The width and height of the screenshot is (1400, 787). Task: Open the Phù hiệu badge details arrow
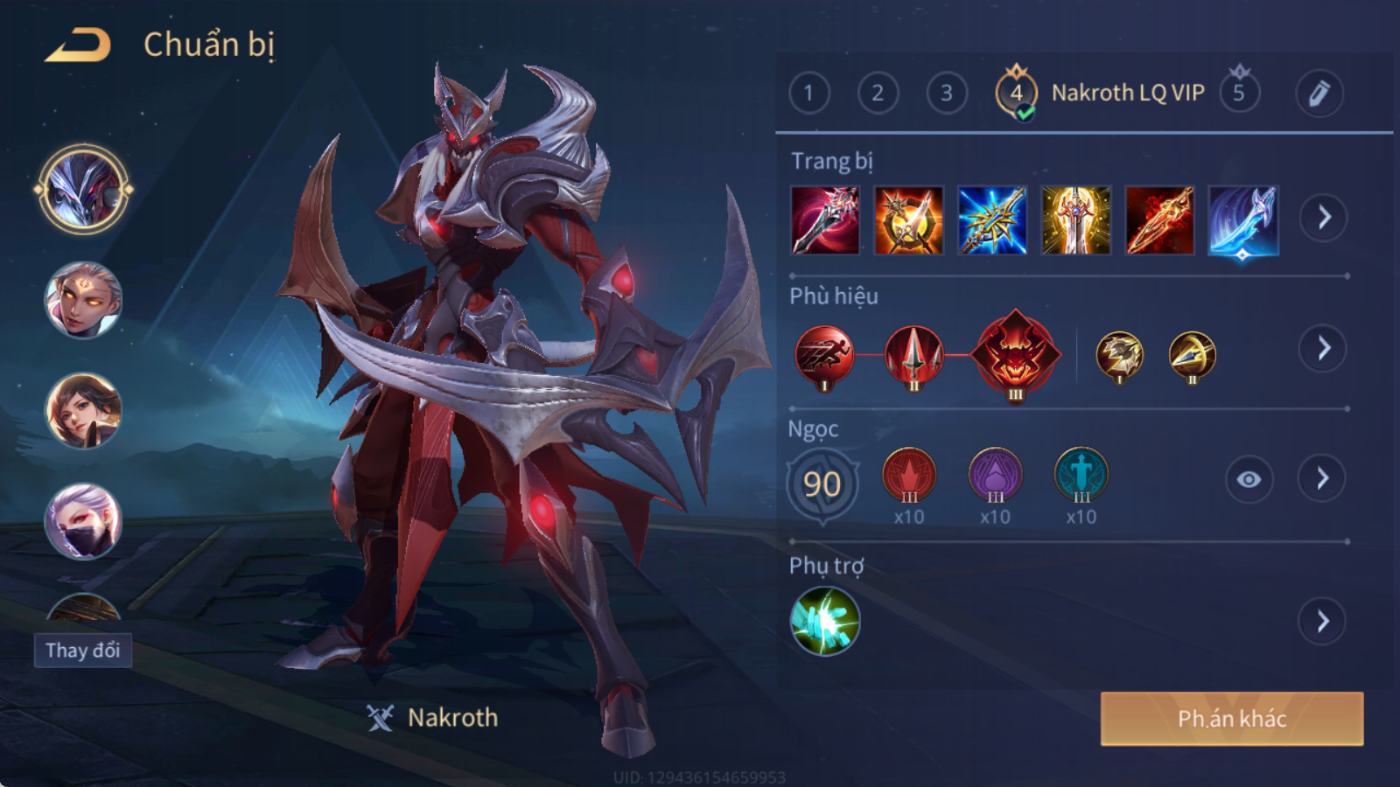[x=1322, y=348]
